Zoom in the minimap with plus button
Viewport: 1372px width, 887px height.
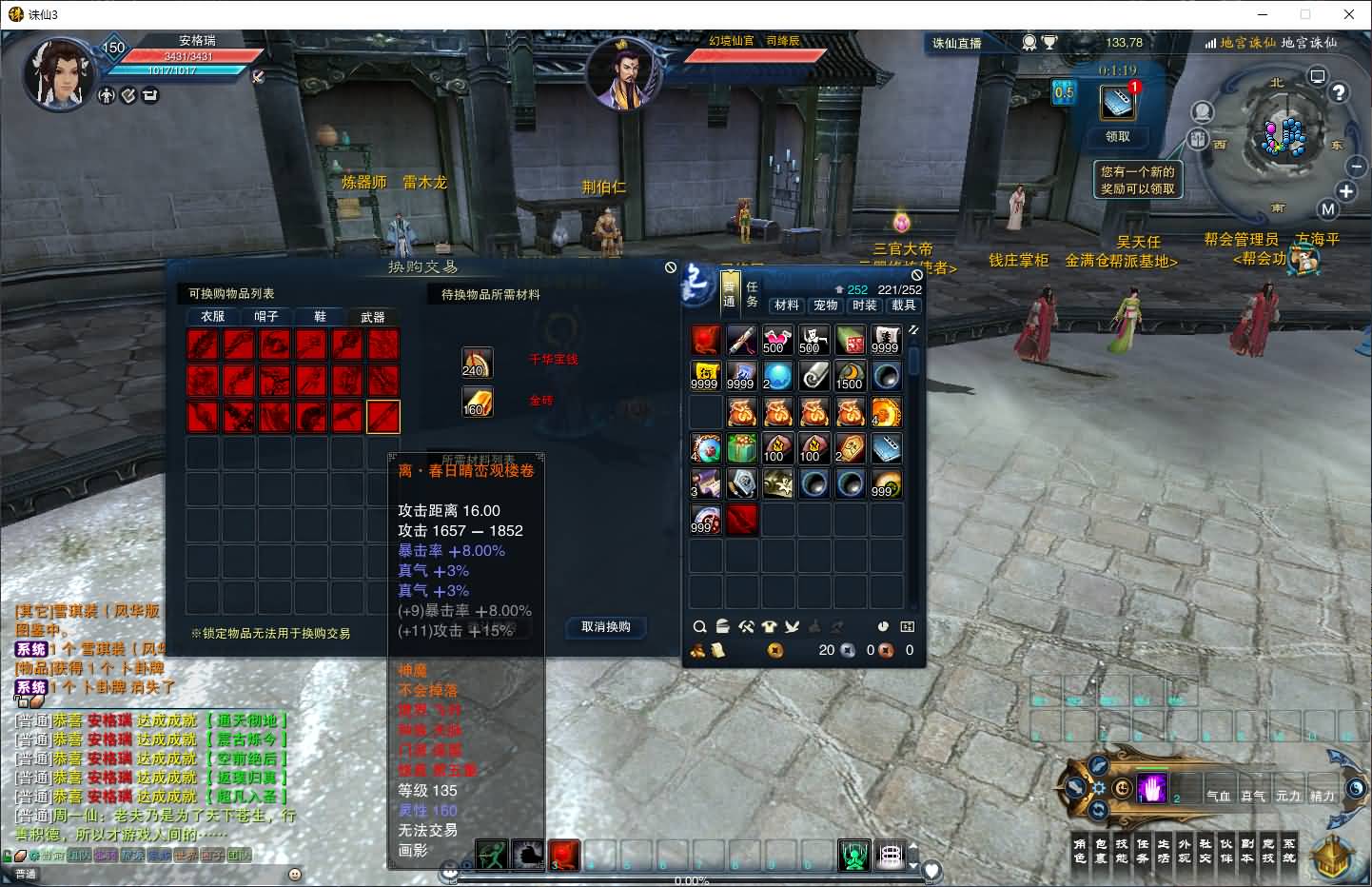(1346, 191)
